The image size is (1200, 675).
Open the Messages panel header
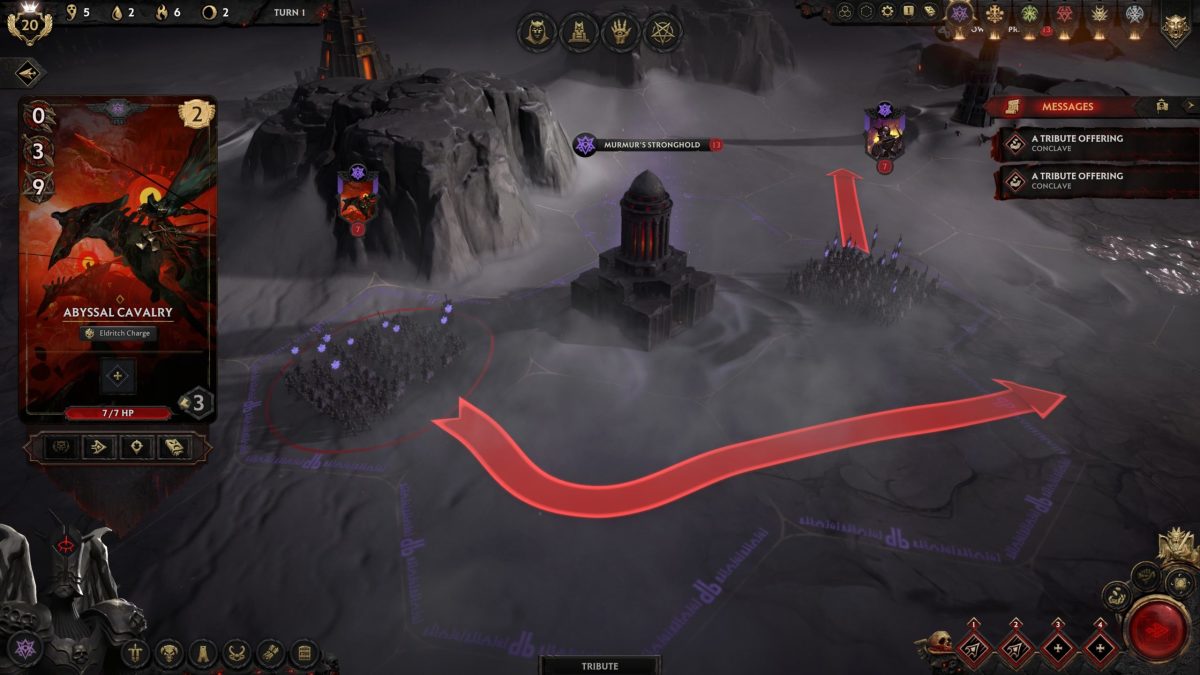[x=1068, y=106]
